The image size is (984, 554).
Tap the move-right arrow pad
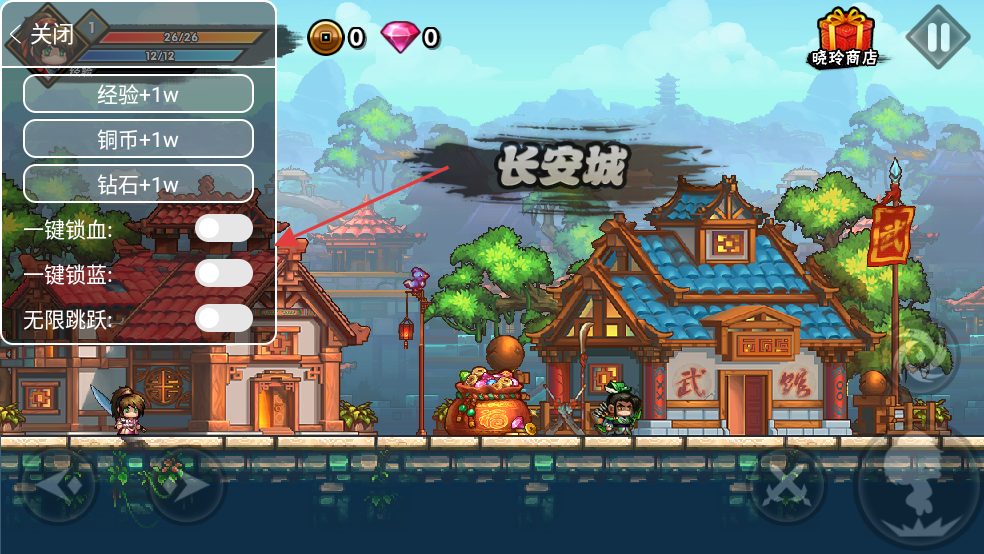187,485
